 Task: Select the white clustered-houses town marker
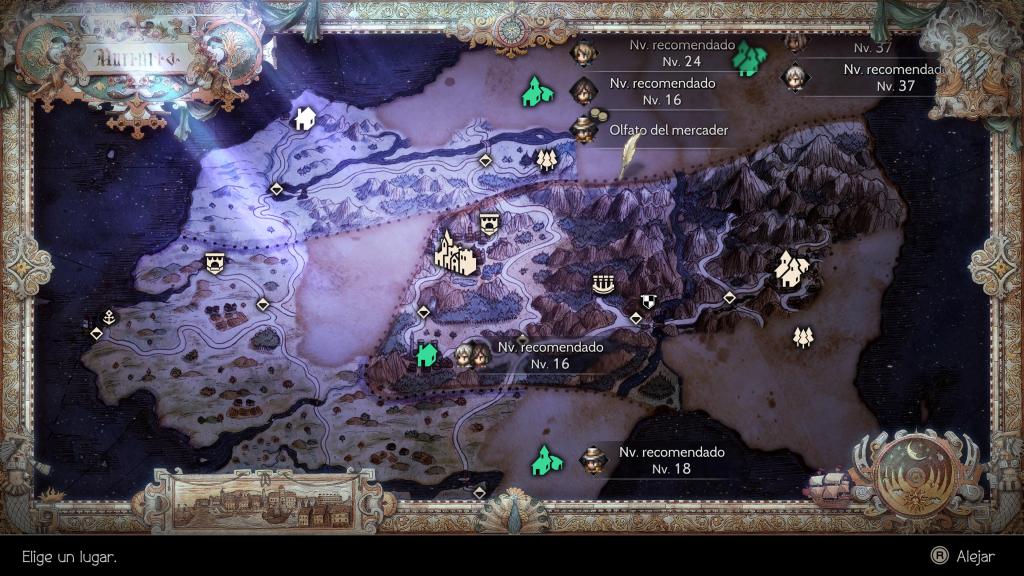(x=793, y=268)
